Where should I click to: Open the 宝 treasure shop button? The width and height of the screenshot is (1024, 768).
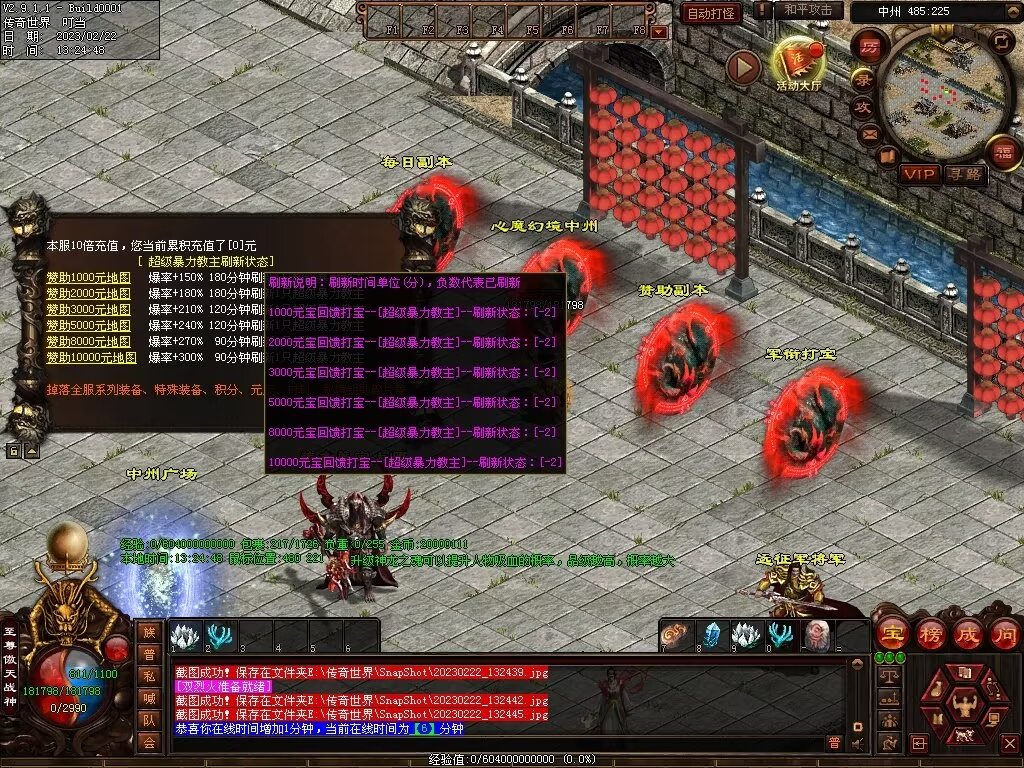pyautogui.click(x=891, y=633)
